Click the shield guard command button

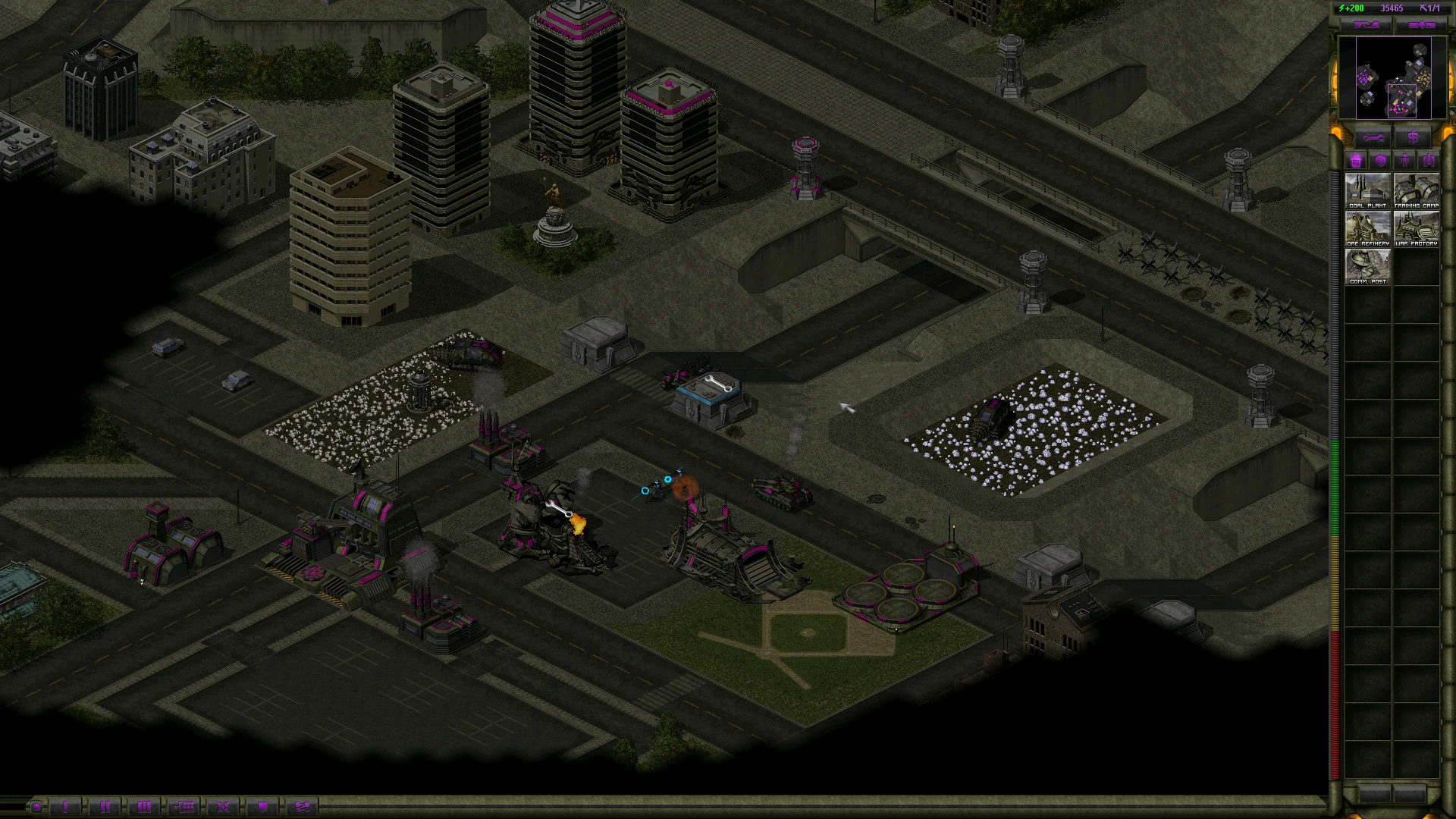[x=262, y=807]
